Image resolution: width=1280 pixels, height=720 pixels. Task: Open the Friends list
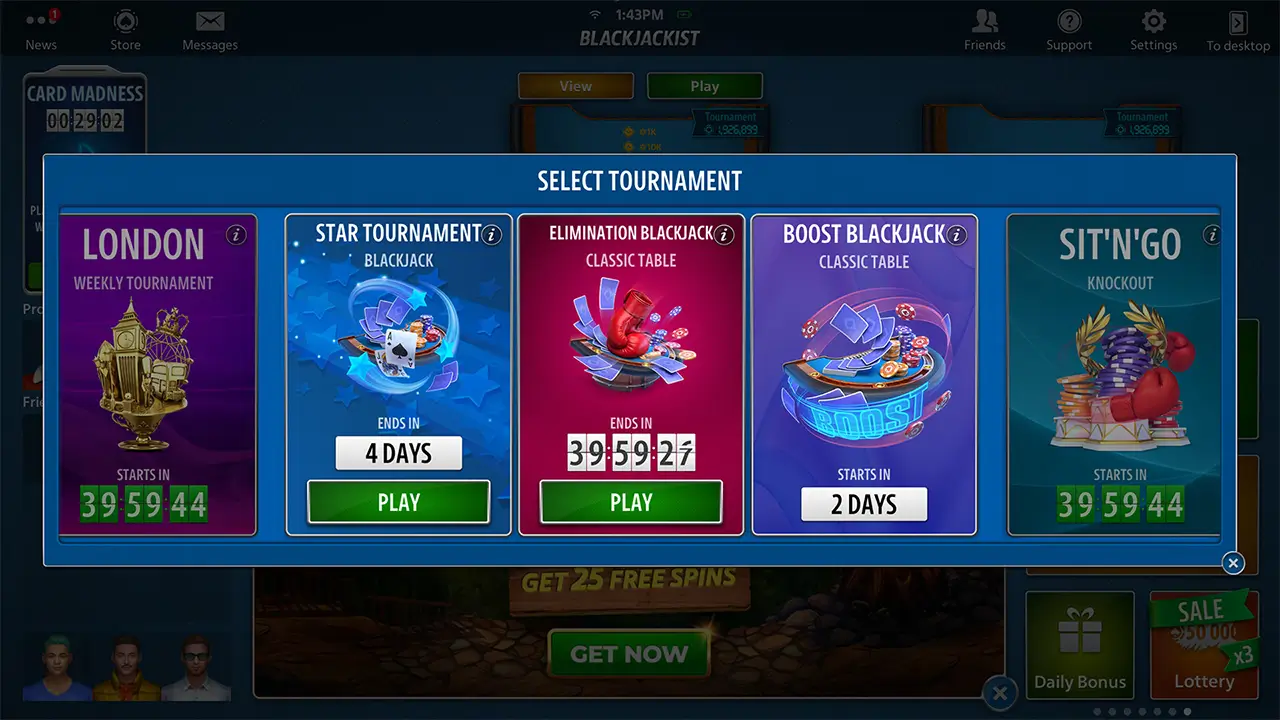point(984,28)
